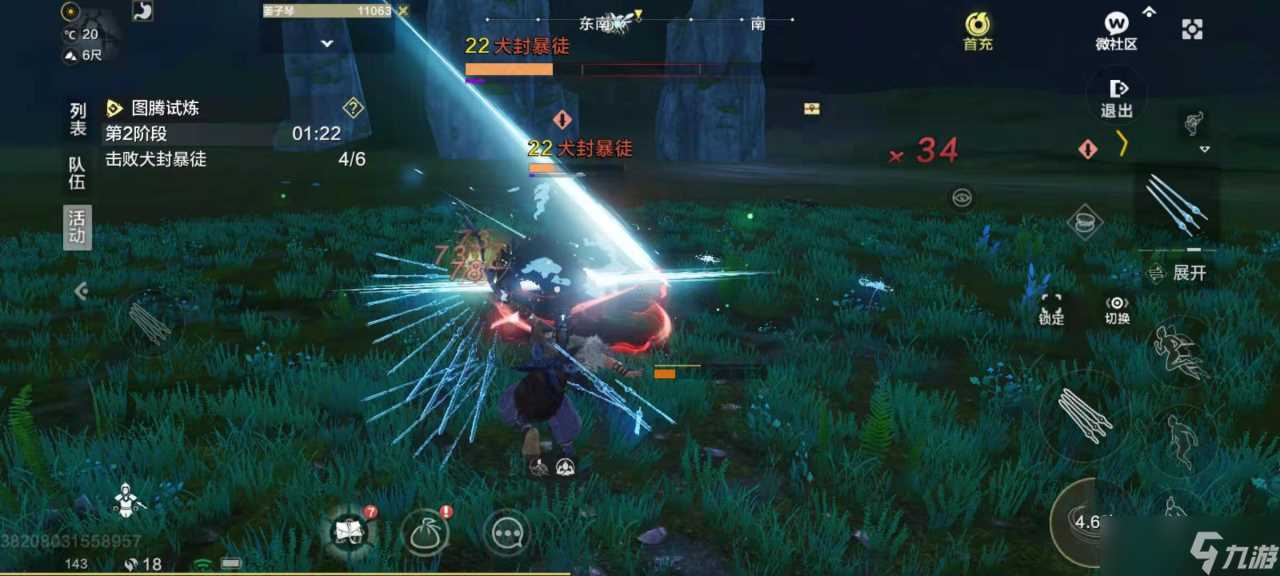
Task: Toggle the eye visibility icon
Action: (x=961, y=198)
